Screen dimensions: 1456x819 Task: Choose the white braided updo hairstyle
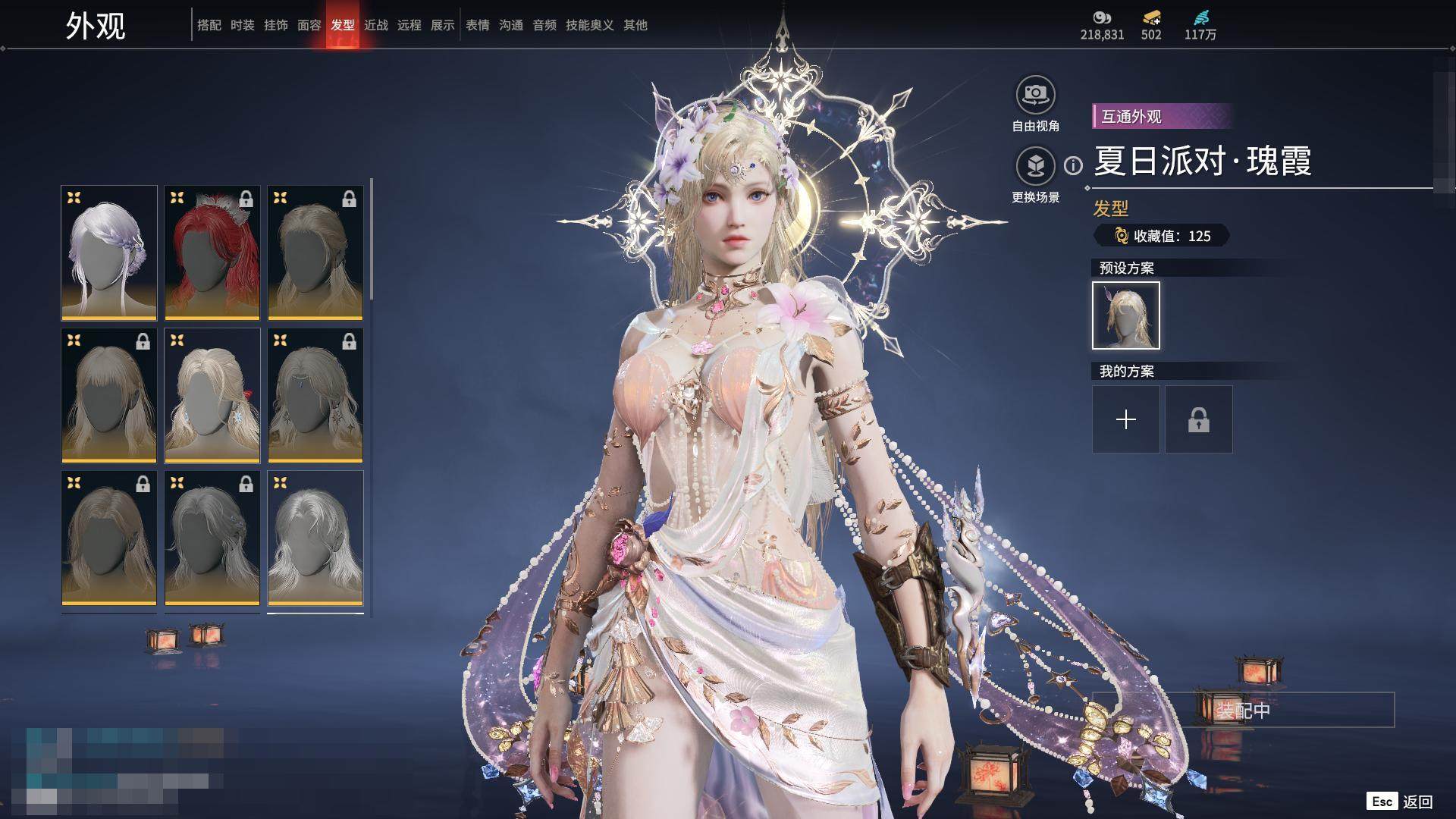(x=109, y=253)
